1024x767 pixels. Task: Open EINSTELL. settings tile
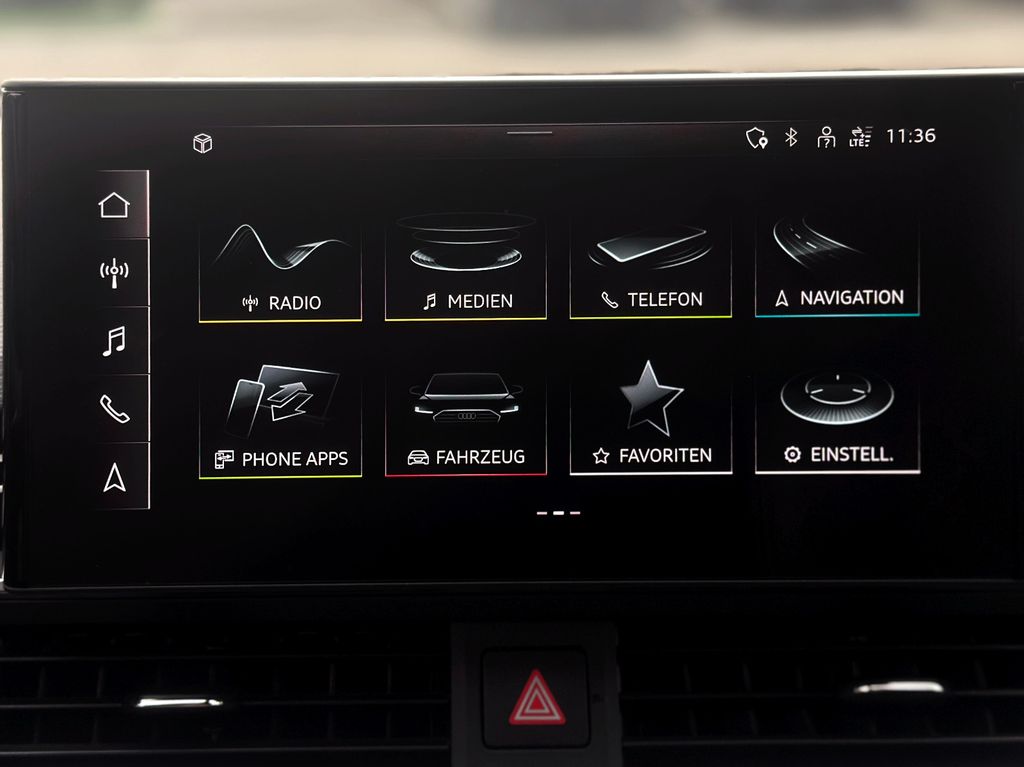837,420
